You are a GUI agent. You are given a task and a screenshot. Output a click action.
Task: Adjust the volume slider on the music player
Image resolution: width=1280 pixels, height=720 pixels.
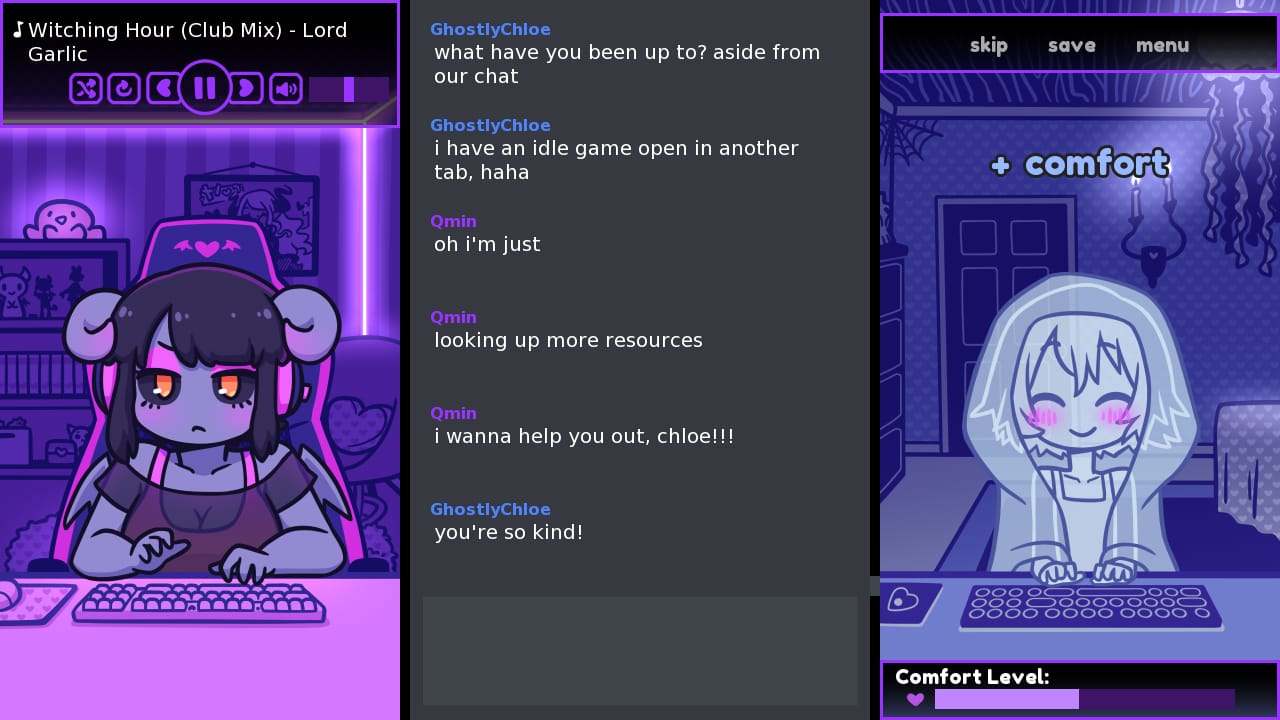[348, 90]
